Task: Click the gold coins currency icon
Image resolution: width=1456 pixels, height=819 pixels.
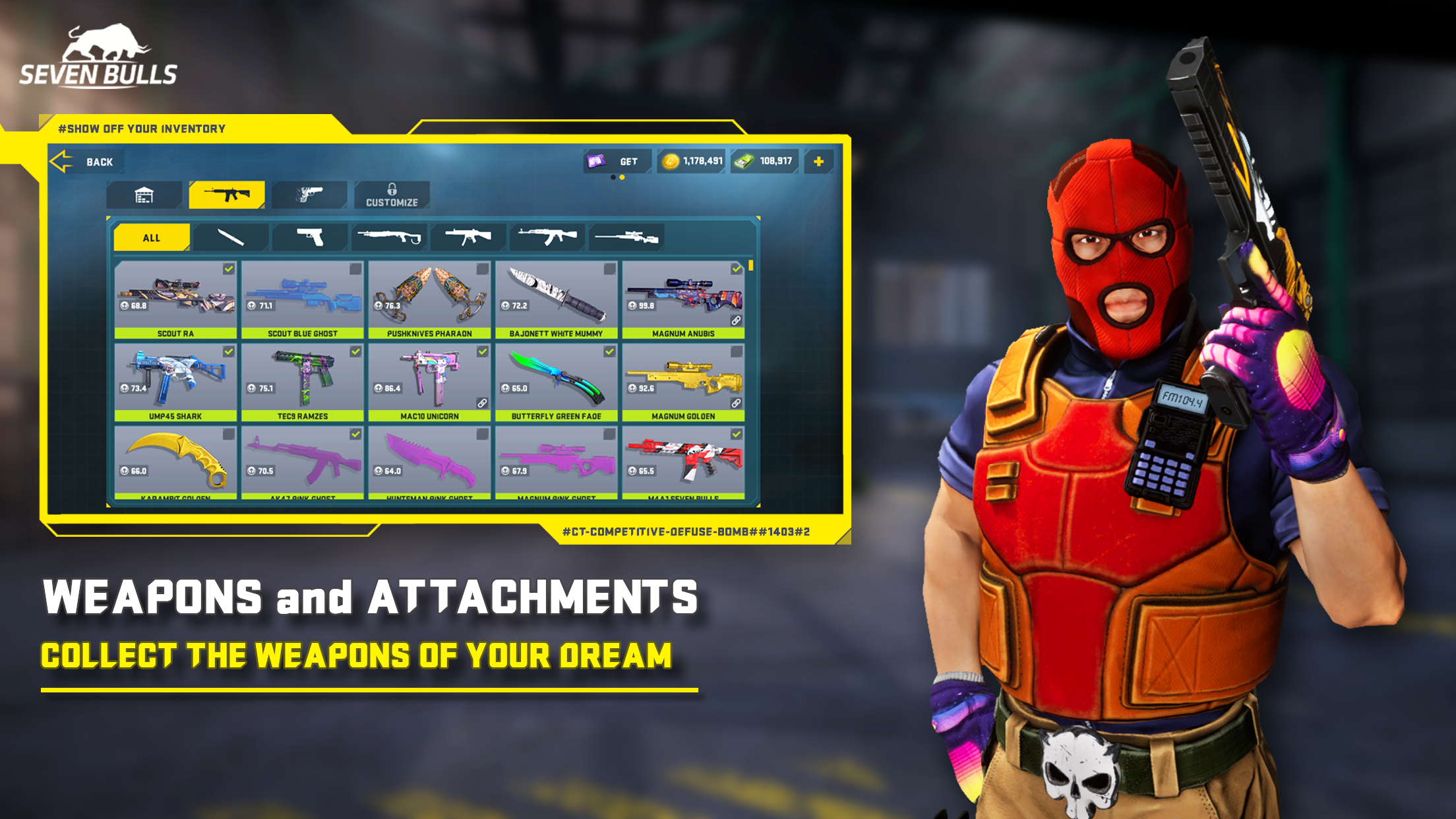Action: [669, 160]
